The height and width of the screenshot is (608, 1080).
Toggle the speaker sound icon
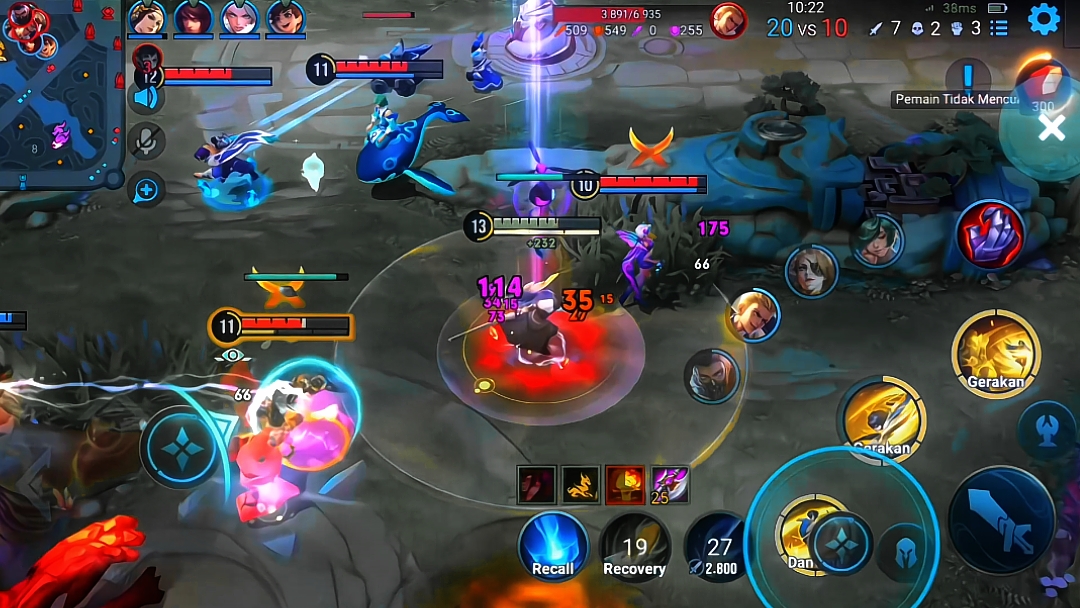pyautogui.click(x=147, y=98)
